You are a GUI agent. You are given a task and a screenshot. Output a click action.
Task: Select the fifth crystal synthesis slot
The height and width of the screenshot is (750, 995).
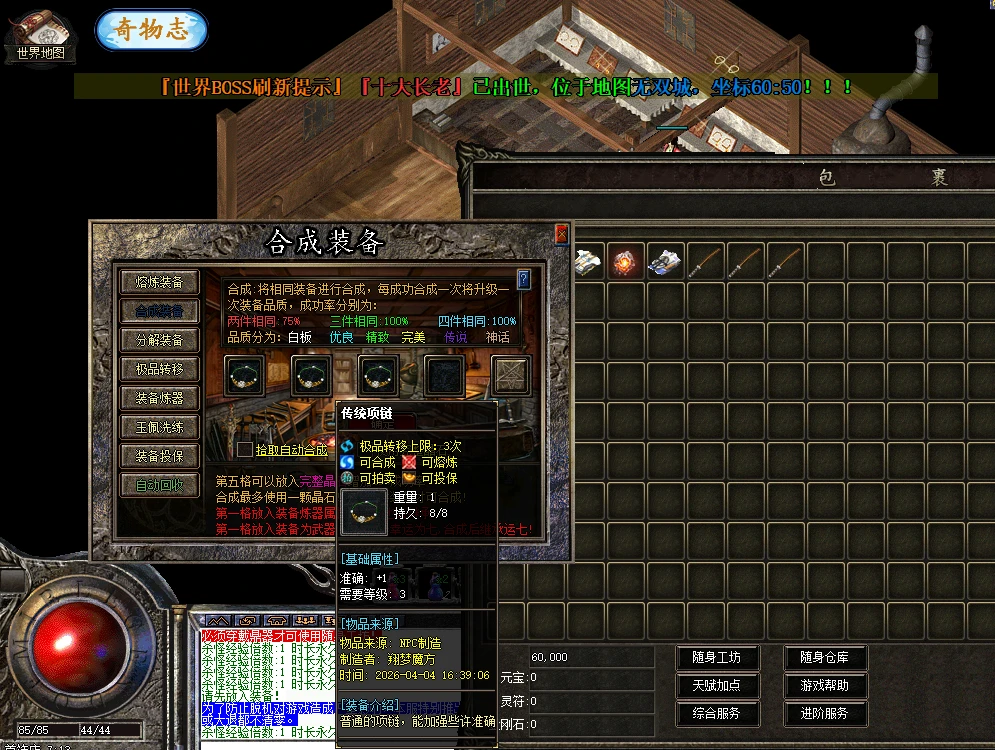pyautogui.click(x=511, y=376)
